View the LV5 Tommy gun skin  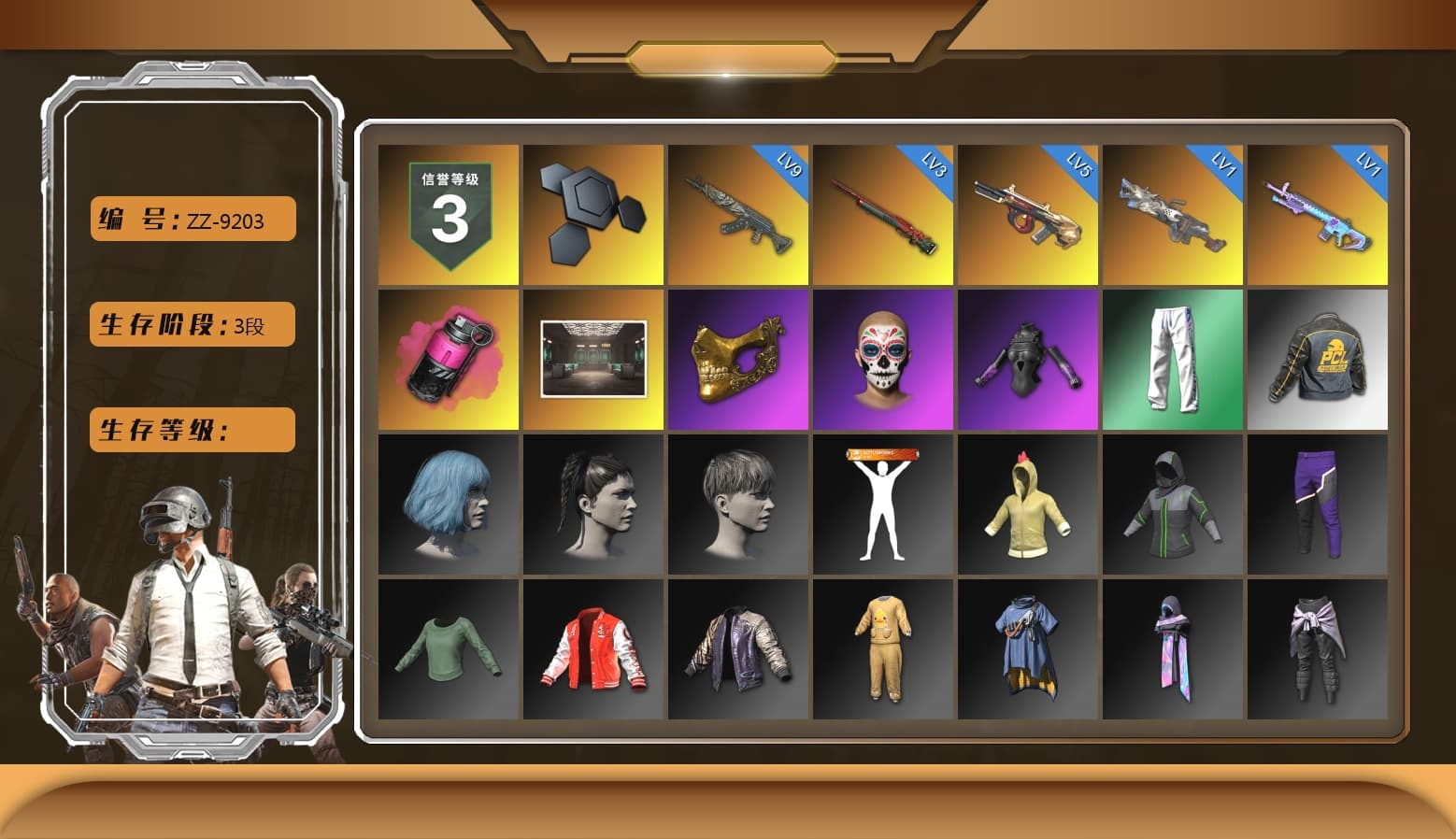tap(1027, 213)
